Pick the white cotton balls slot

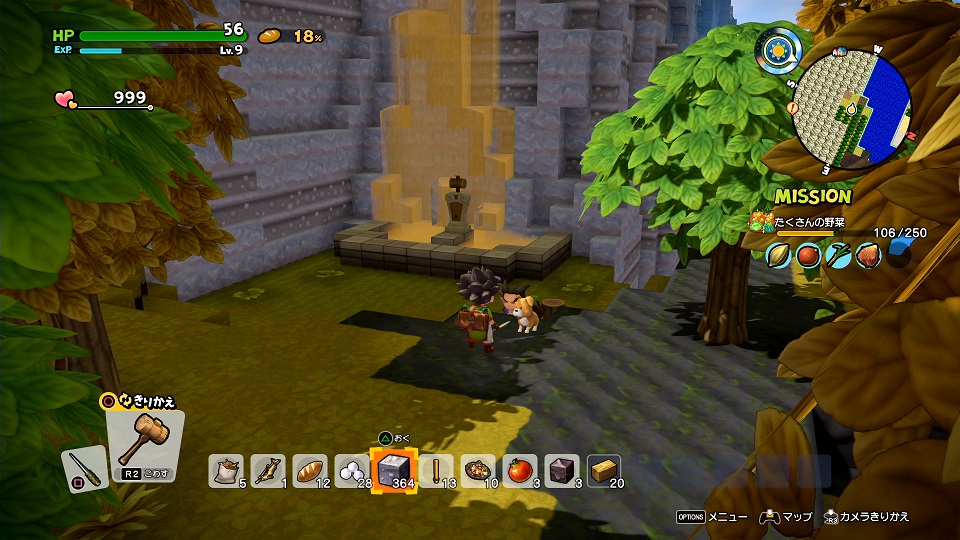[x=352, y=470]
